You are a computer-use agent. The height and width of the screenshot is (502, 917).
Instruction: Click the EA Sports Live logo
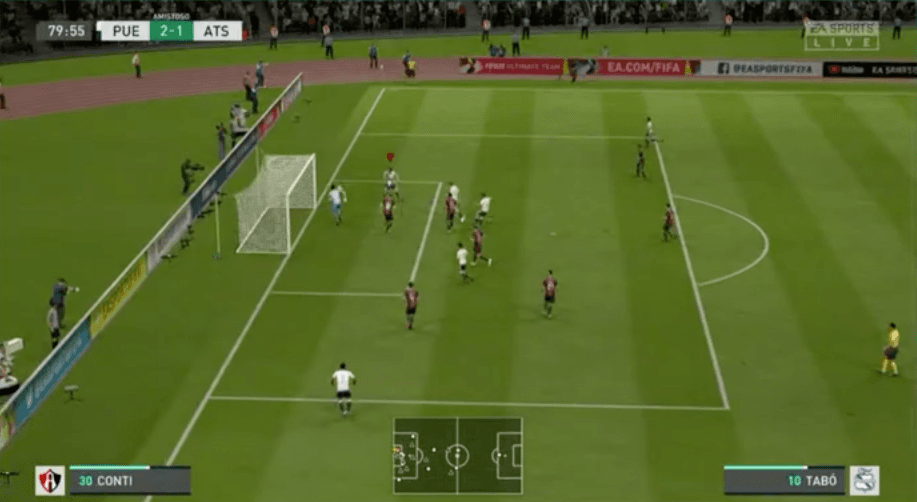(841, 35)
